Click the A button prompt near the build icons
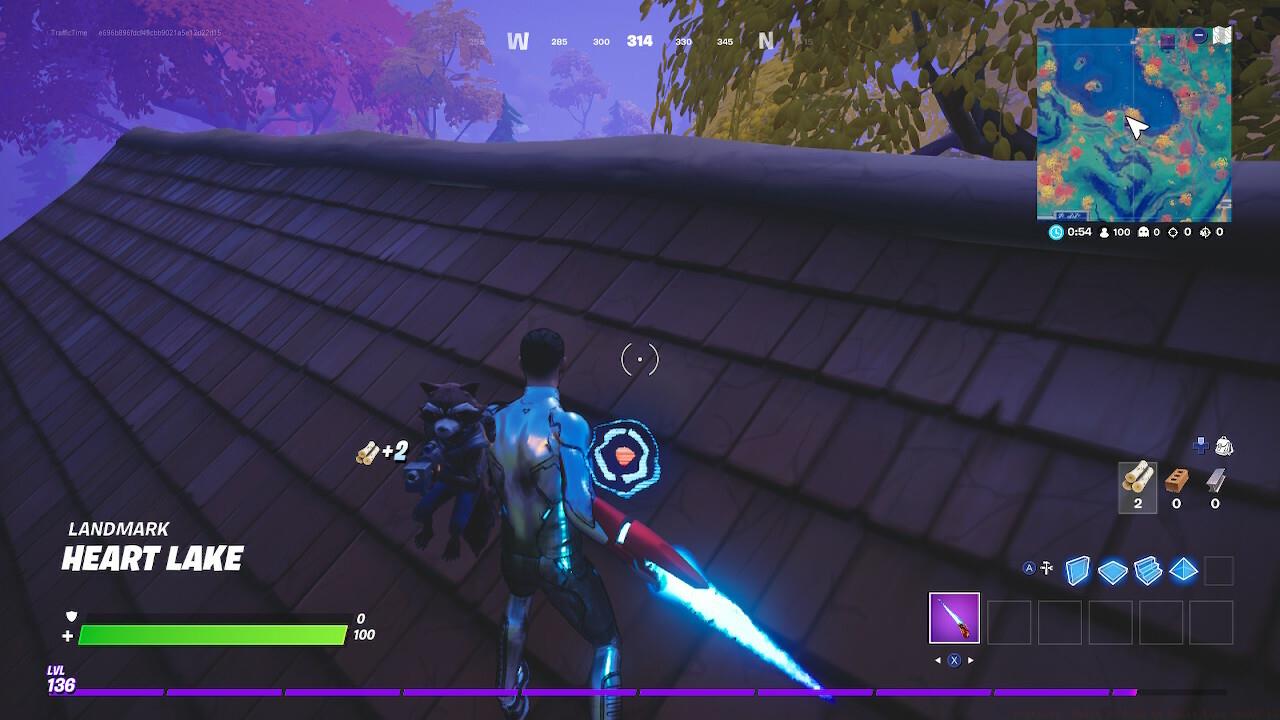 coord(1029,567)
